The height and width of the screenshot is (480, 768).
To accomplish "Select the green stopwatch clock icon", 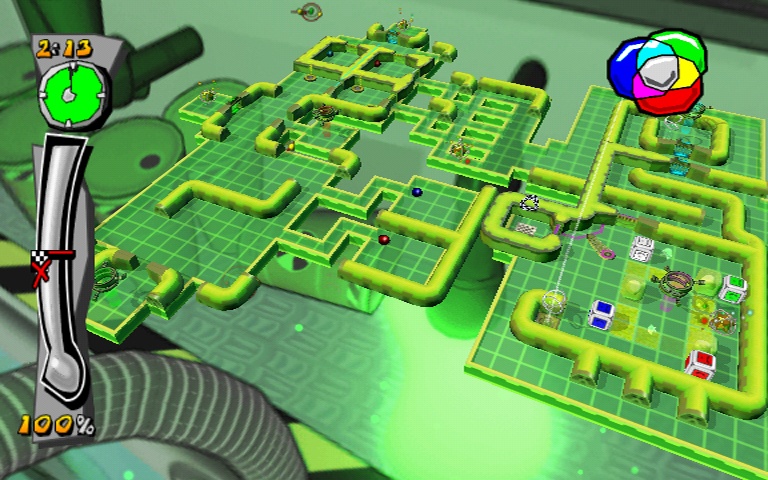I will [x=69, y=91].
